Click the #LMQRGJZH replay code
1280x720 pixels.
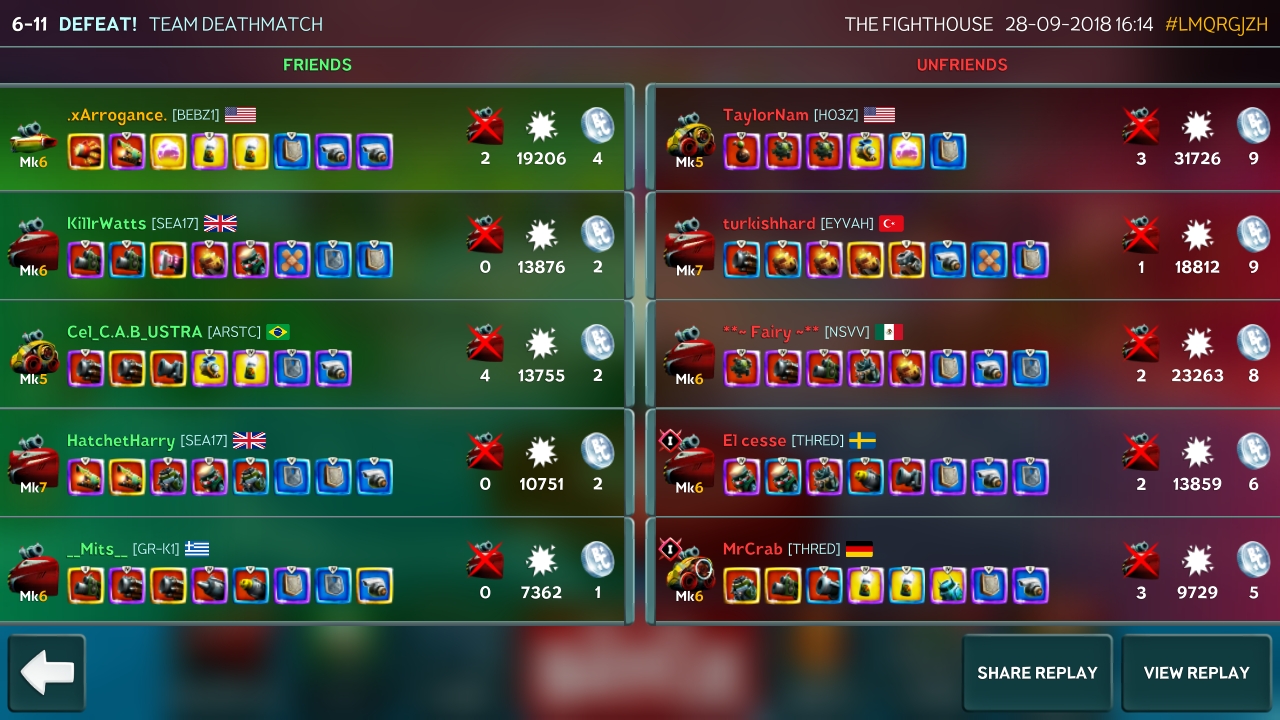tap(1216, 24)
